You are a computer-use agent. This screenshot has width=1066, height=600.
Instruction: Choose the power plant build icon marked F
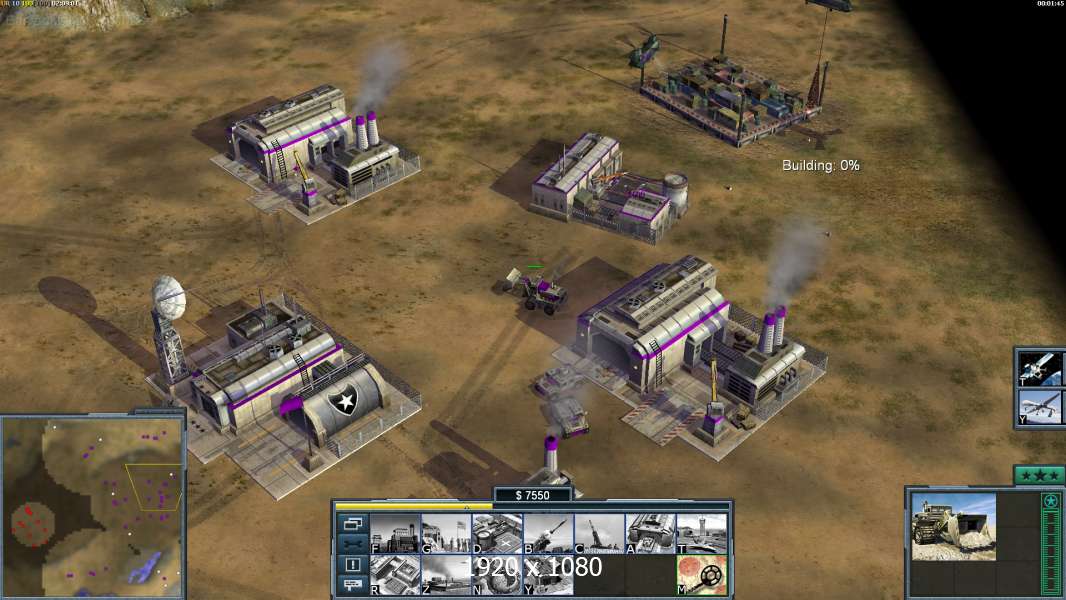coord(396,533)
